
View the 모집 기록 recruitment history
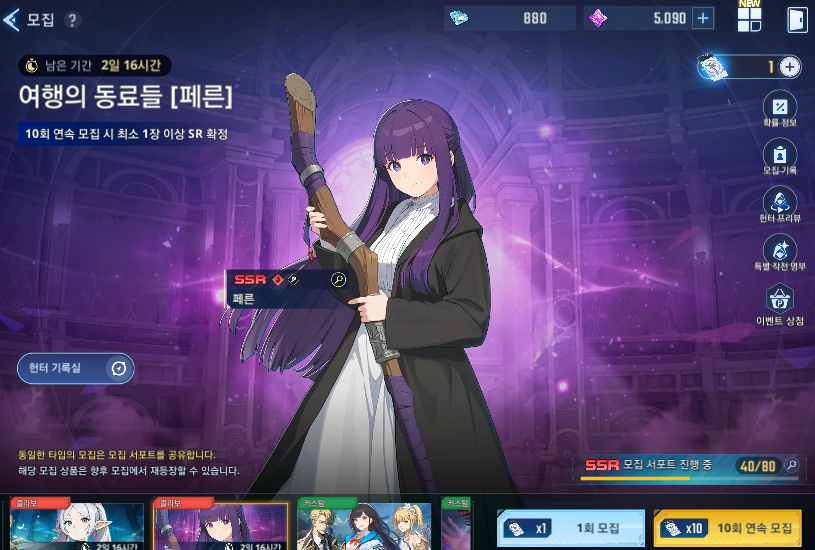(780, 157)
